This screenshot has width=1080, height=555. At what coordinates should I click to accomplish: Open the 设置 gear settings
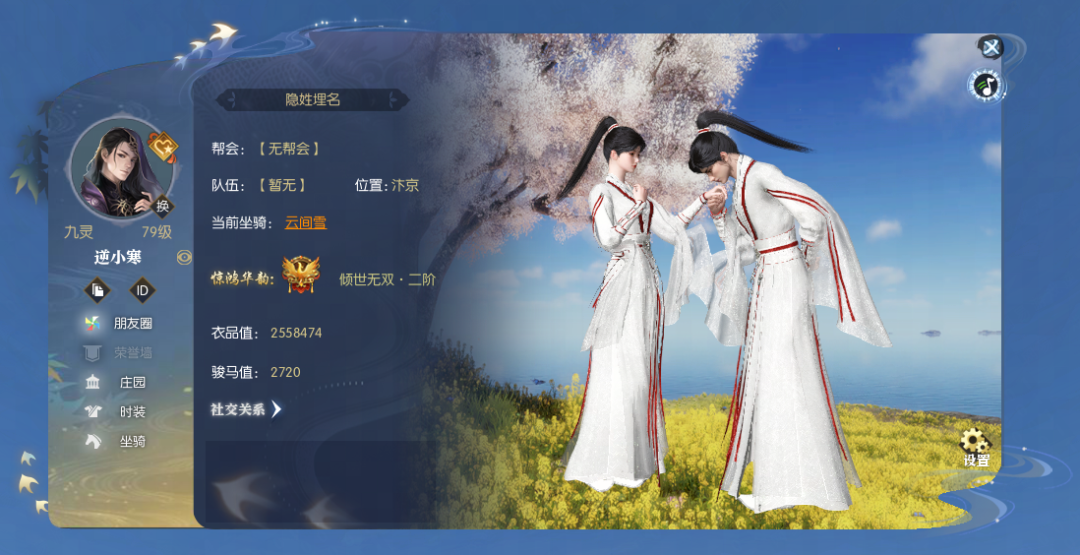(975, 447)
